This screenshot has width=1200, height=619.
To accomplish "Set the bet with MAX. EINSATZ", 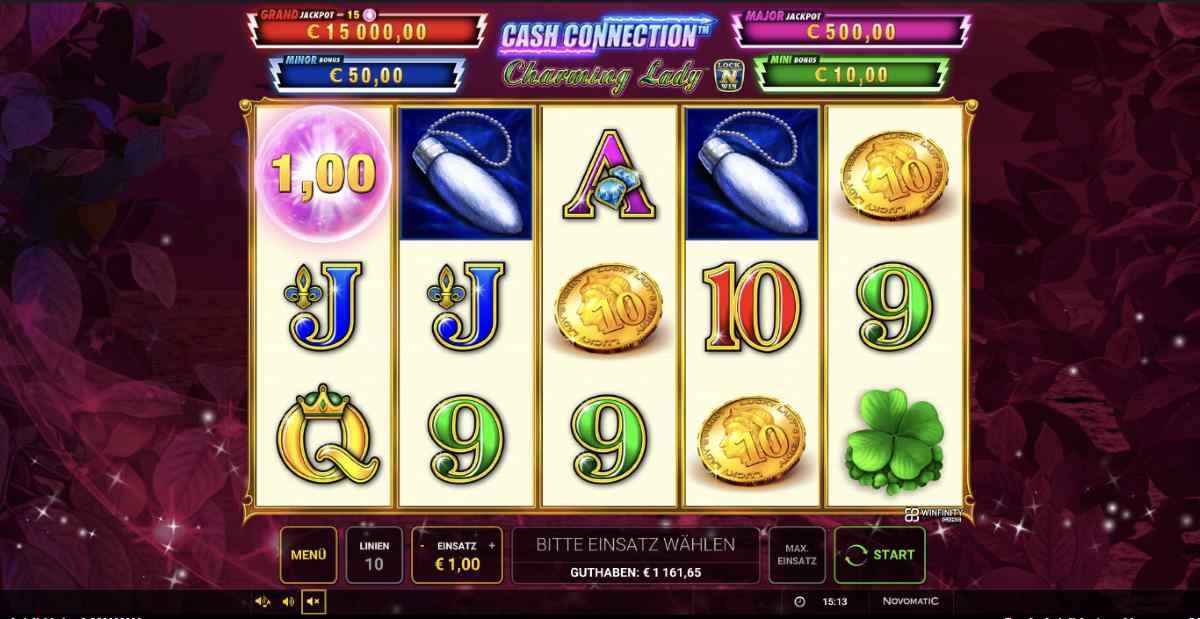I will coord(797,554).
